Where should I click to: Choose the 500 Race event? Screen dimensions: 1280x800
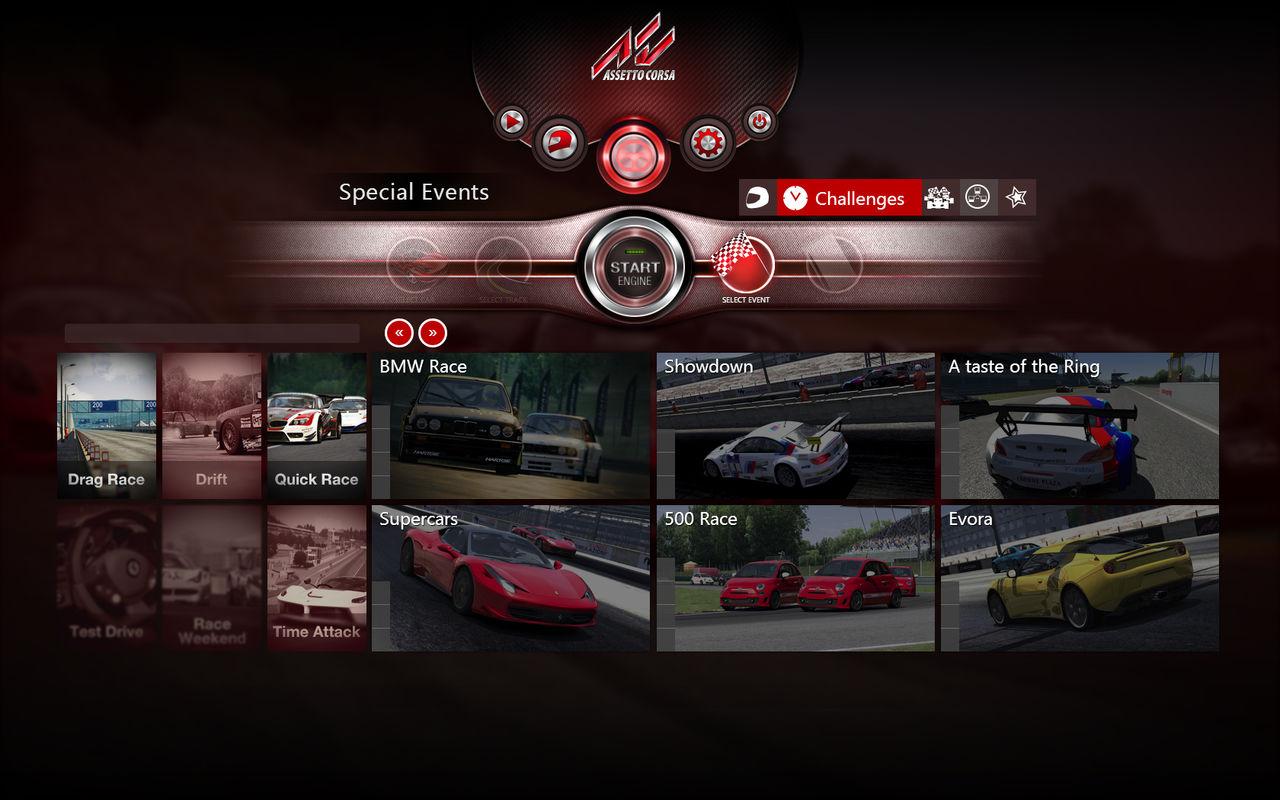coord(796,579)
